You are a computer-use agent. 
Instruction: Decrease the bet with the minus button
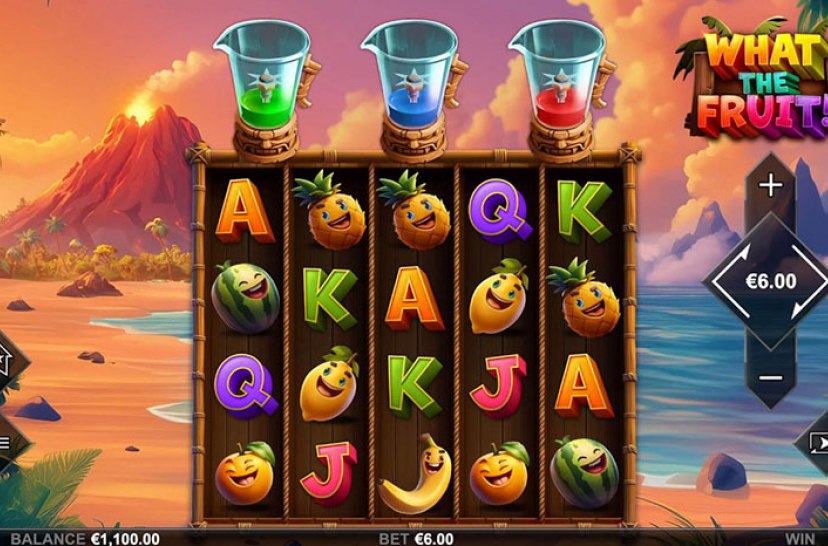click(x=770, y=377)
